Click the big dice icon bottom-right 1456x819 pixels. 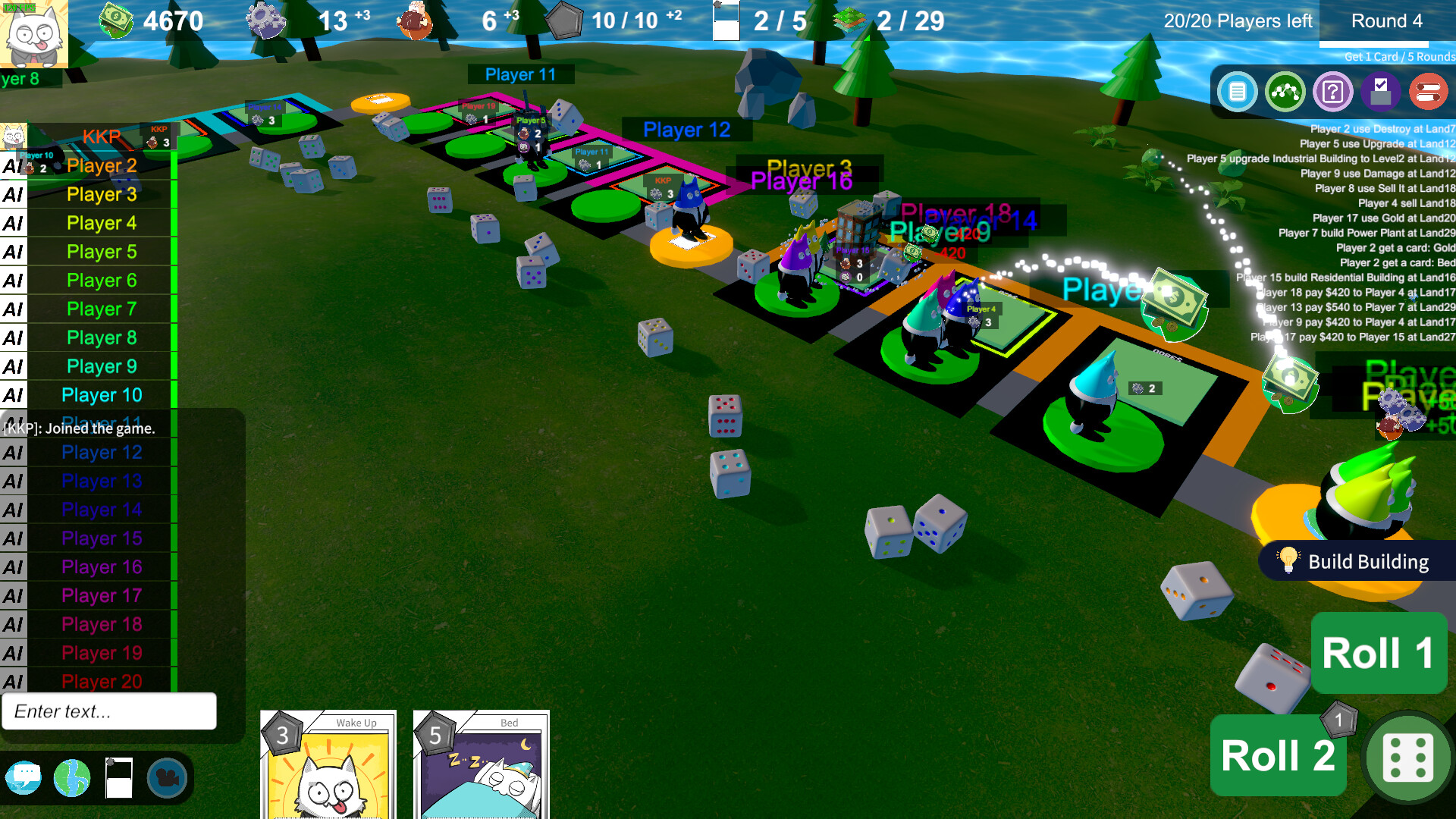coord(1407,758)
